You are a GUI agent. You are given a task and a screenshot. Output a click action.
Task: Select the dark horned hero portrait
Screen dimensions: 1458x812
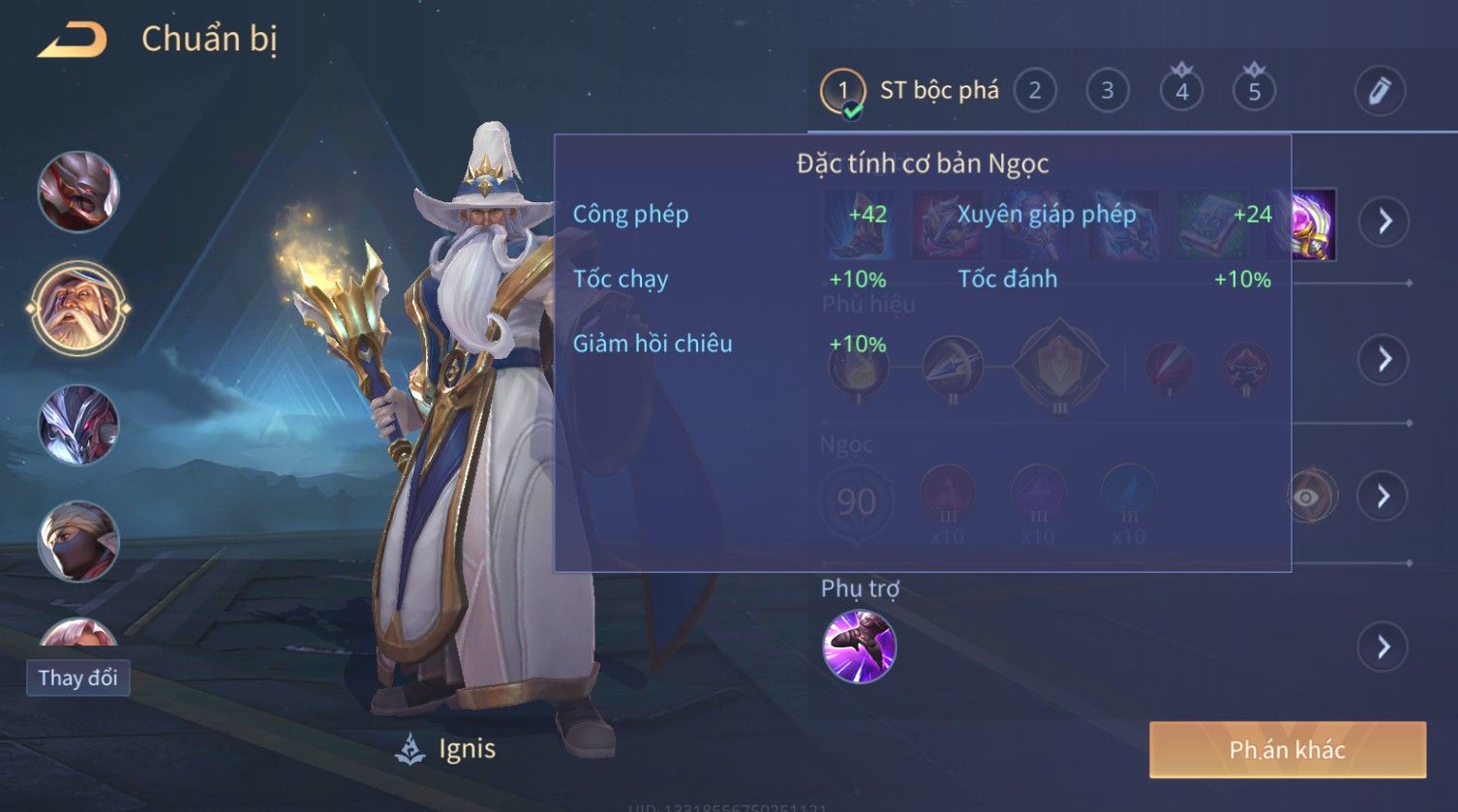tap(78, 425)
